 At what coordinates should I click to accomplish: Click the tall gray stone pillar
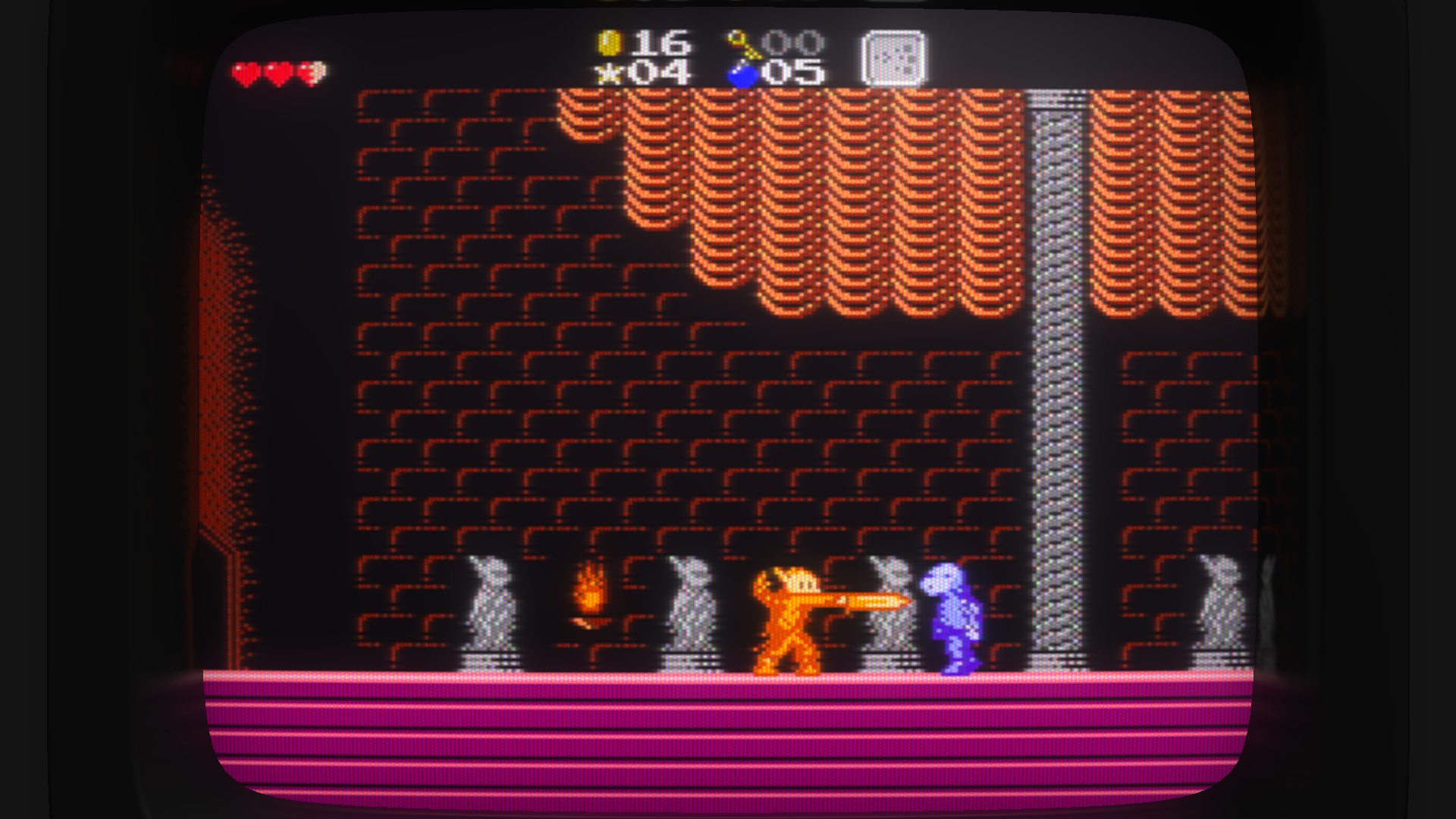pyautogui.click(x=1058, y=379)
